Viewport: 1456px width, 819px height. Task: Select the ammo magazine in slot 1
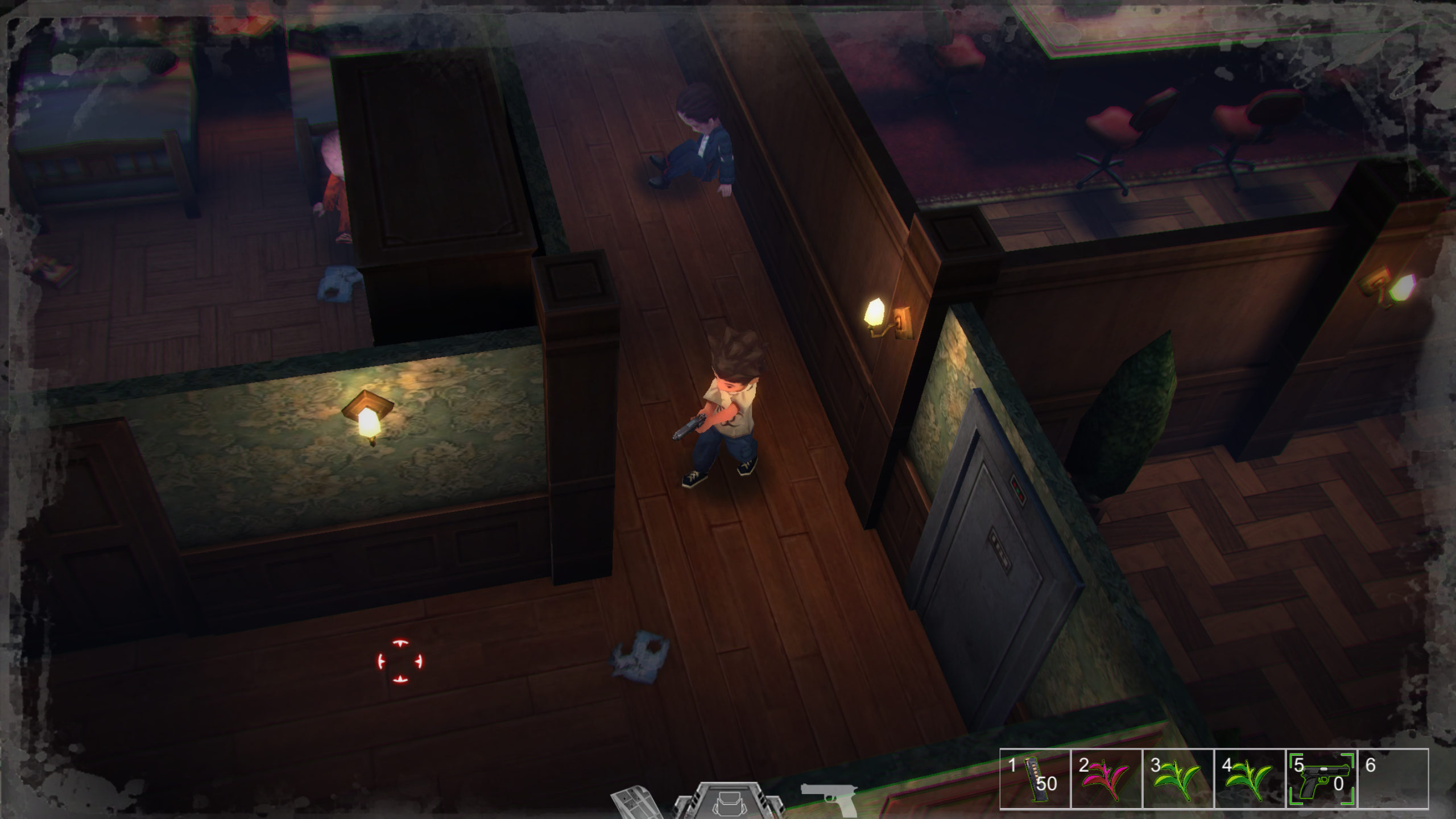click(x=1036, y=778)
